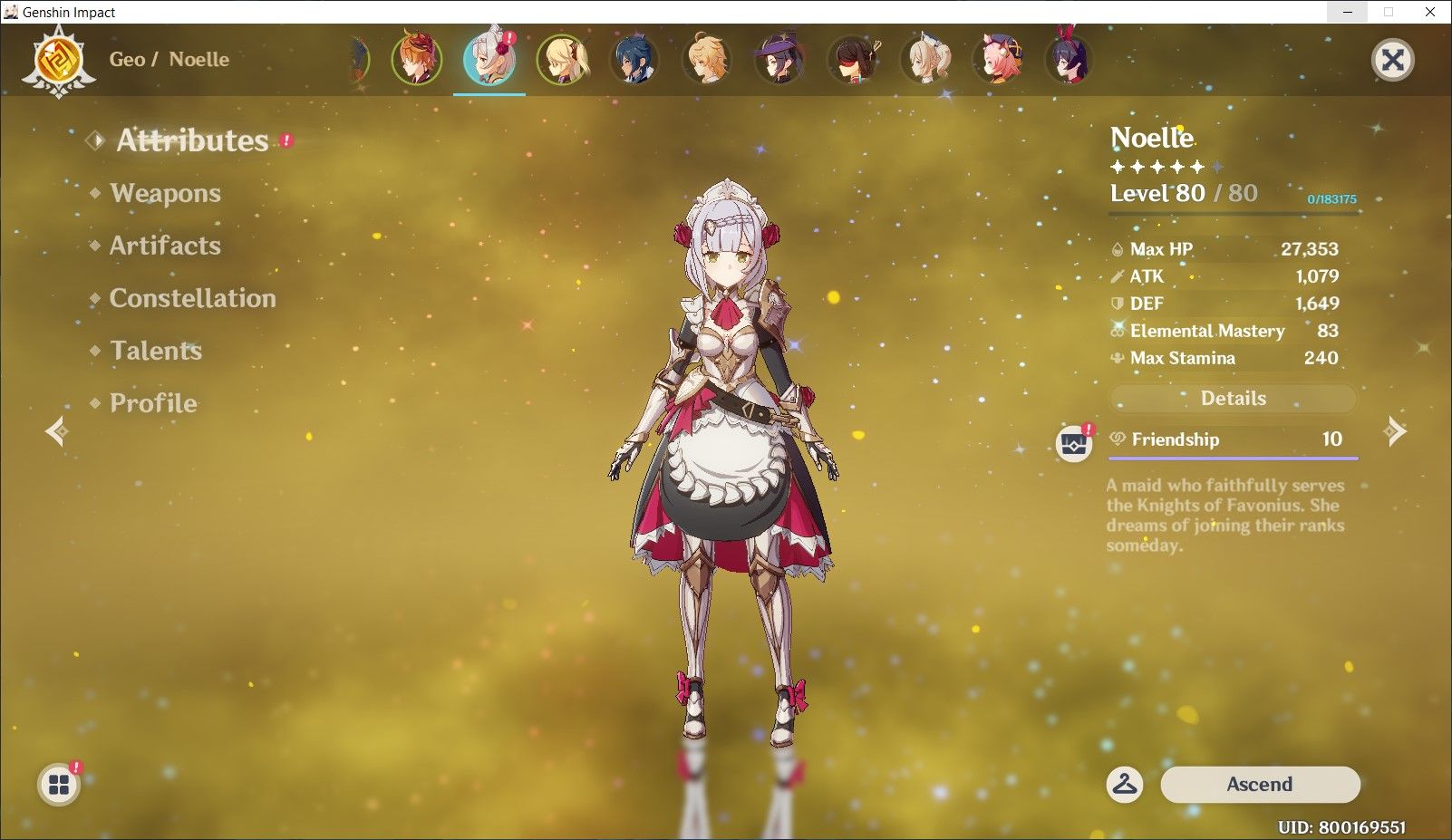The height and width of the screenshot is (840, 1452).
Task: Click the Elemental Mastery icon
Action: coord(1116,331)
